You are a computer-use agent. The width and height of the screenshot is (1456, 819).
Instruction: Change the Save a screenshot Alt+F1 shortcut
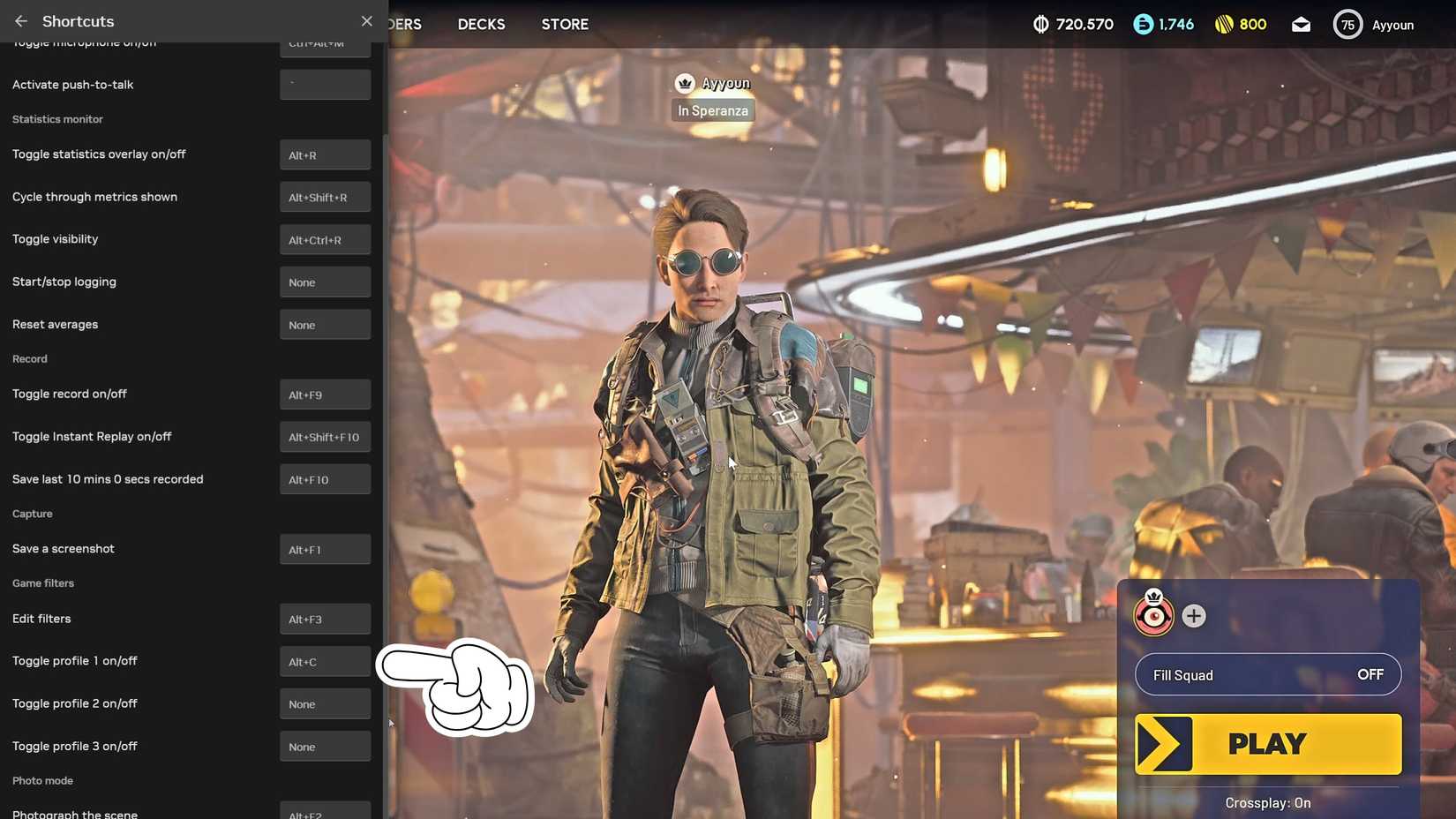(325, 549)
